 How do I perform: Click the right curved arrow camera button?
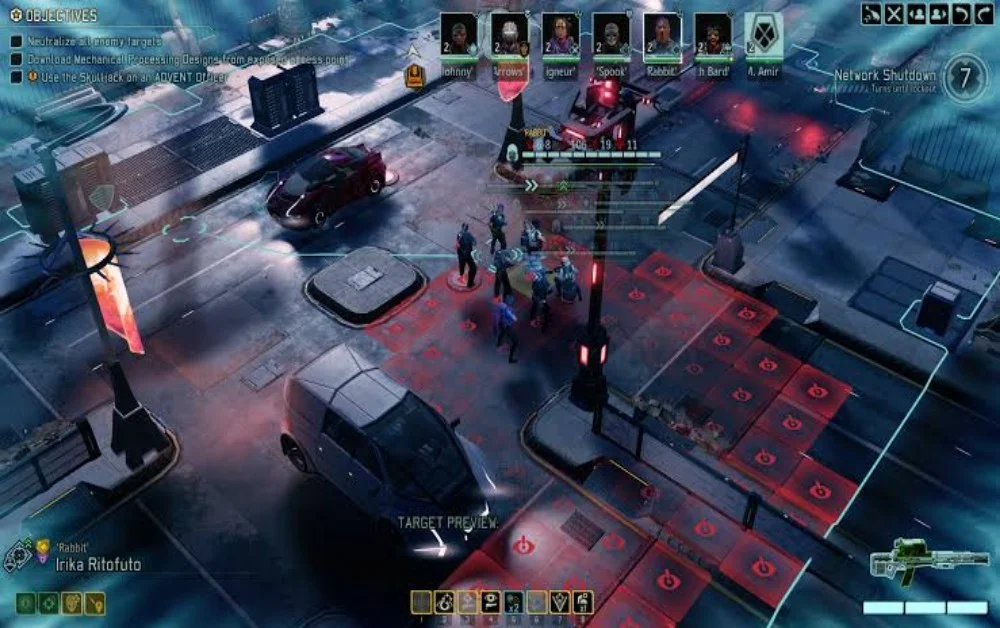pos(982,14)
